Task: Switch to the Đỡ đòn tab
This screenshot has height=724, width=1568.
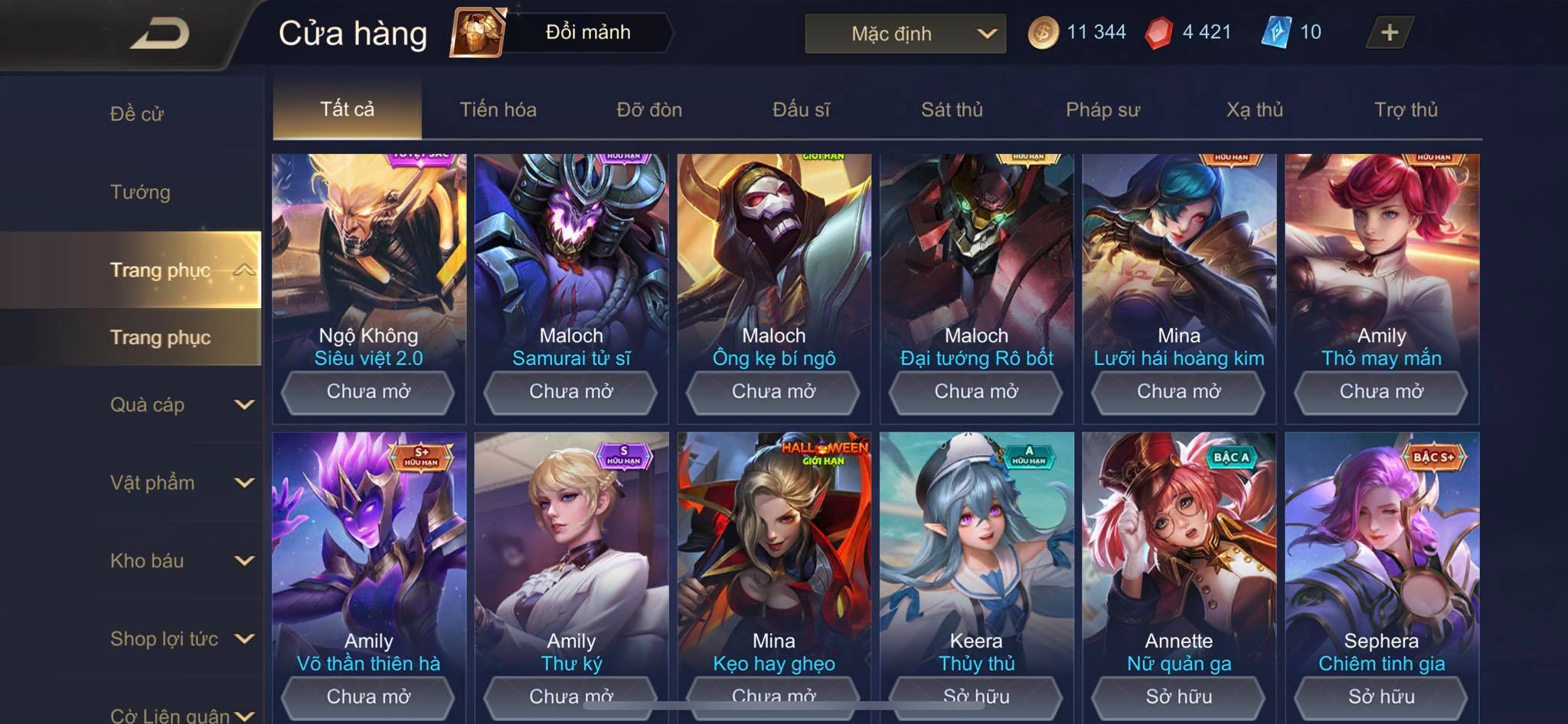Action: click(x=649, y=109)
